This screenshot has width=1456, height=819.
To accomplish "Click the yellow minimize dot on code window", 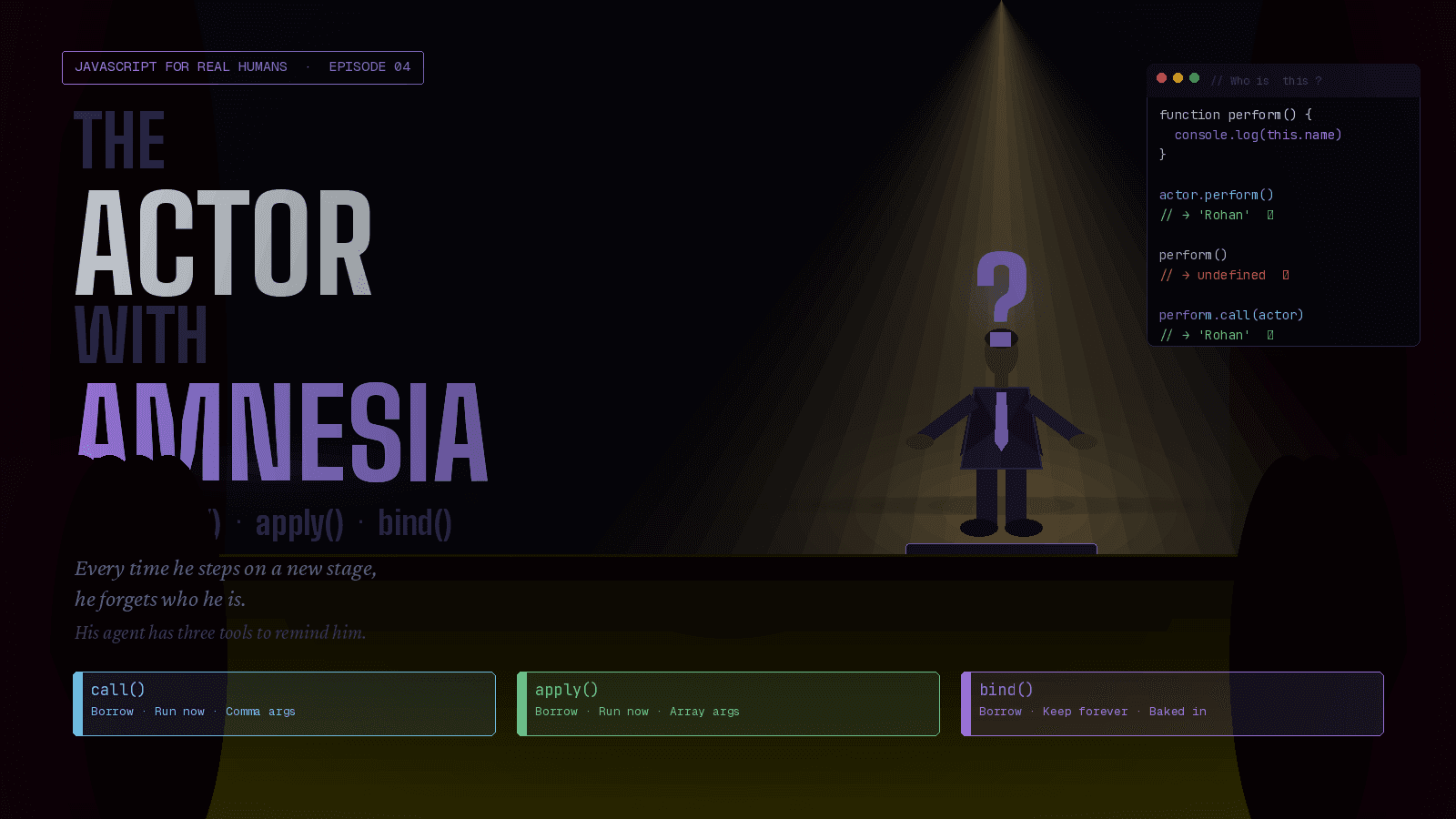I will [x=1178, y=78].
